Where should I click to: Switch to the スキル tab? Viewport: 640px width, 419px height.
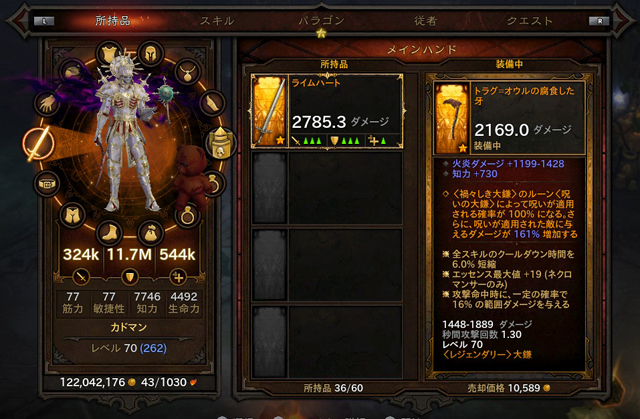217,19
